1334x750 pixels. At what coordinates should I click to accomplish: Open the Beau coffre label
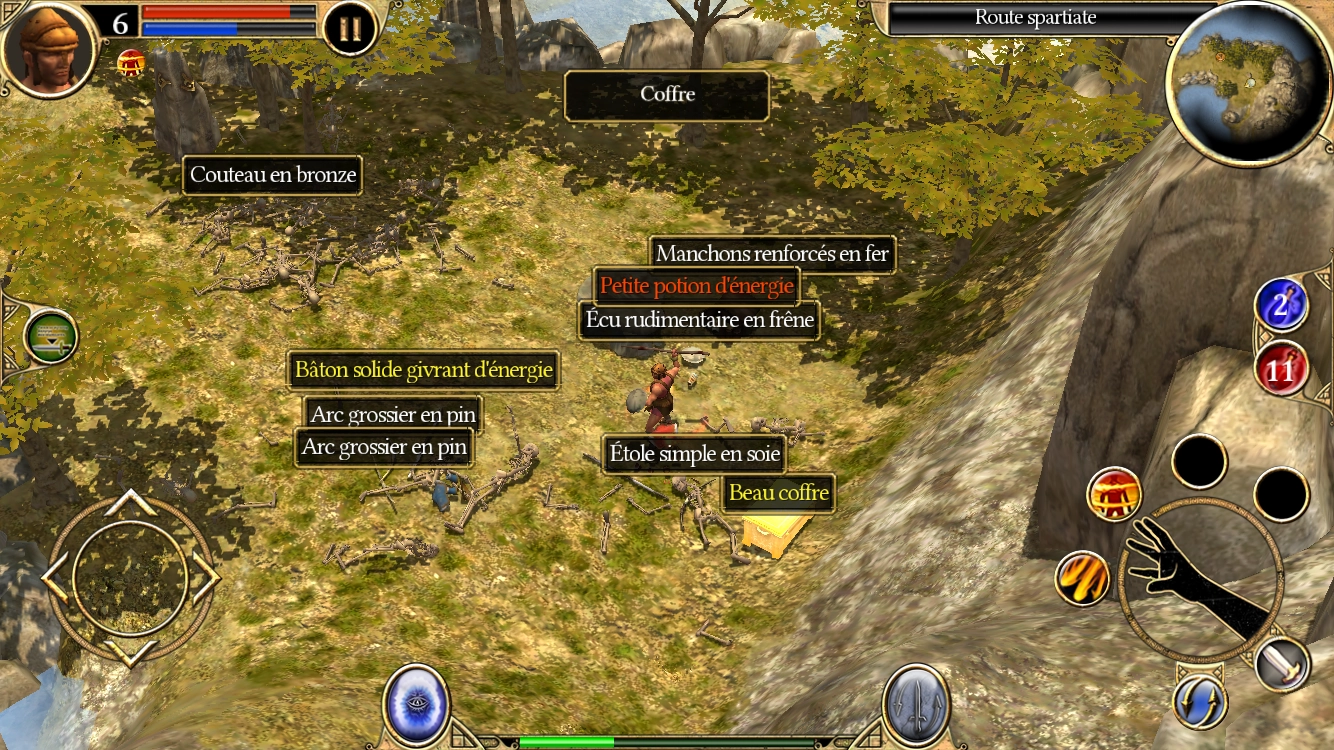778,492
